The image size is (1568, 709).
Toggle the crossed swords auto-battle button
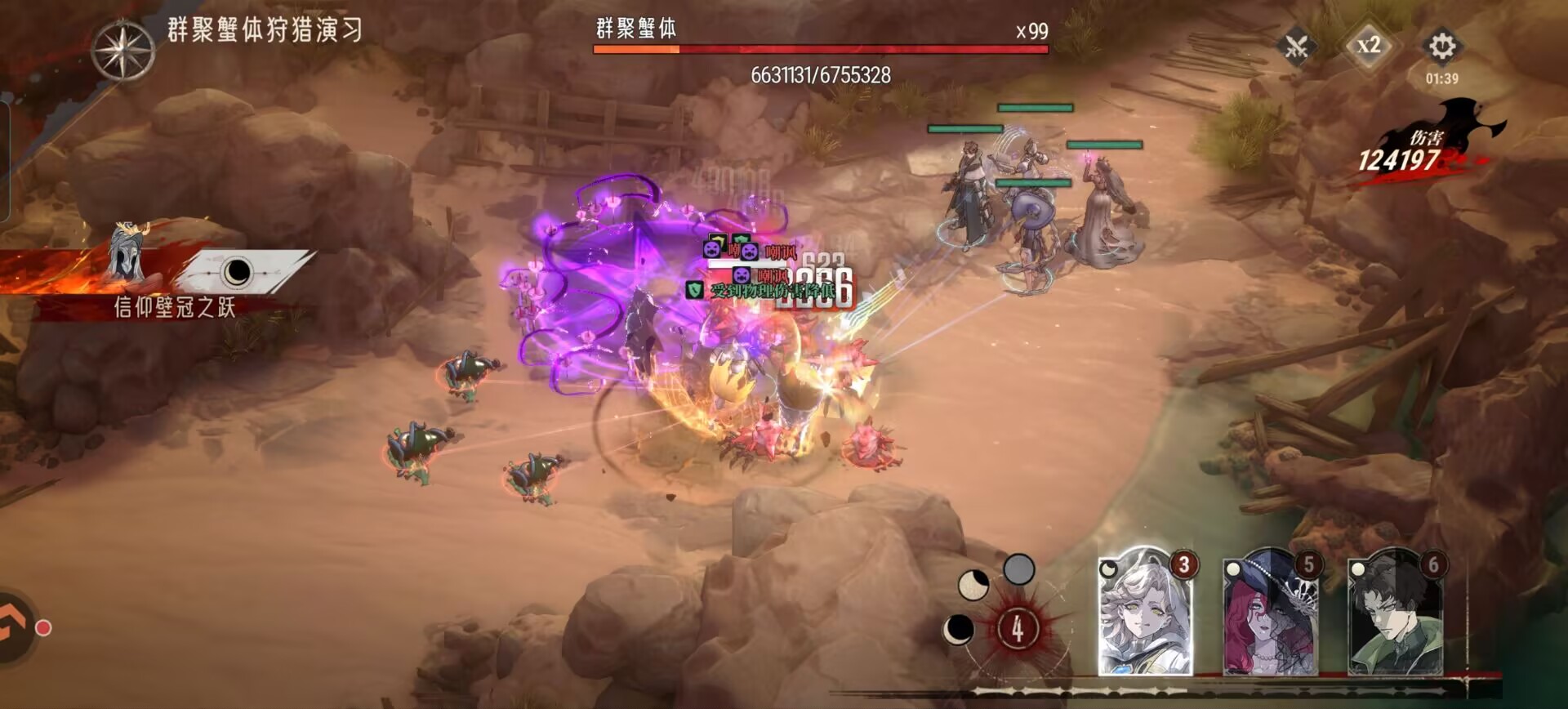tap(1297, 46)
